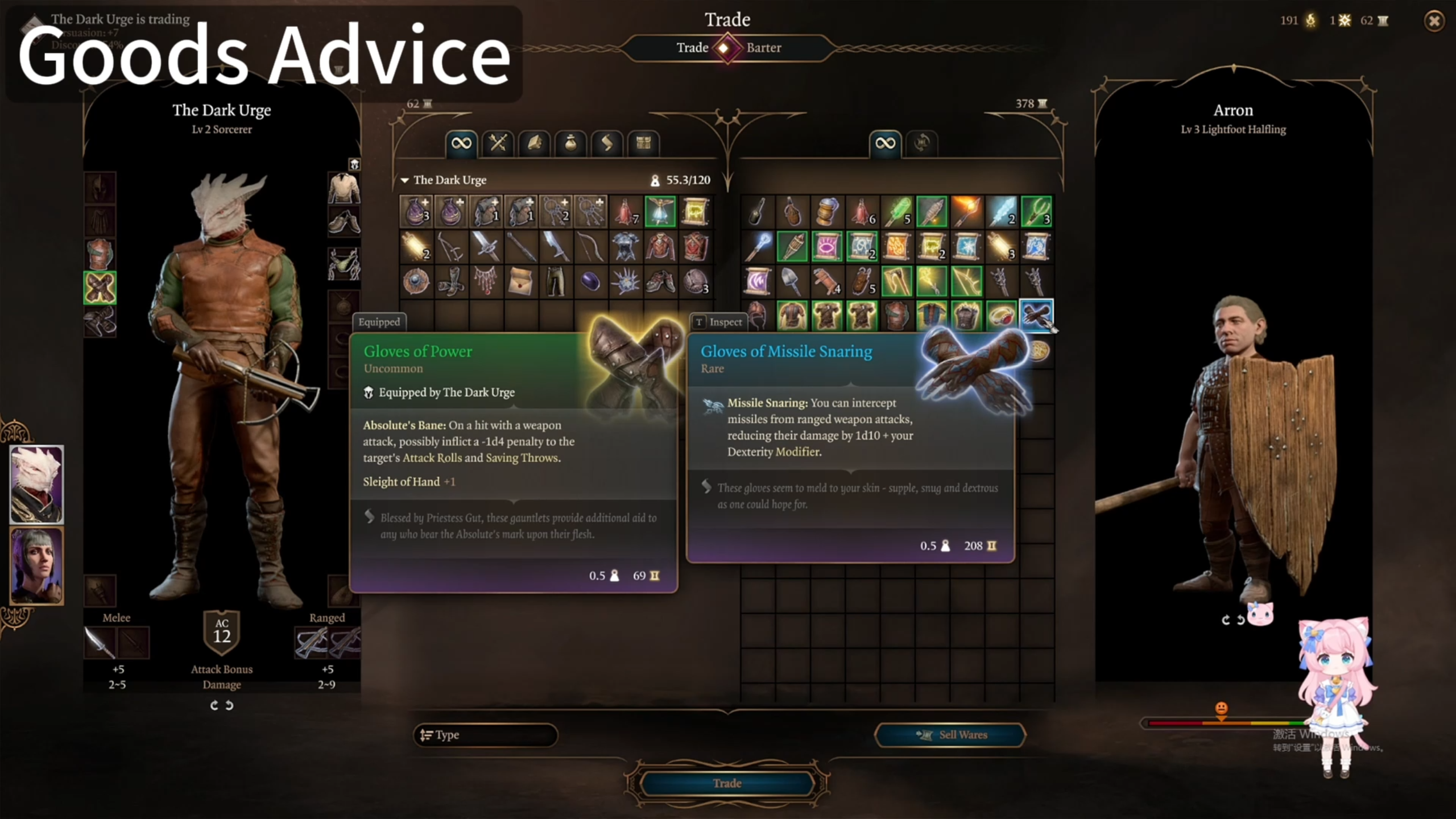
Task: Choose the trader's golden tankard
Action: point(826,212)
